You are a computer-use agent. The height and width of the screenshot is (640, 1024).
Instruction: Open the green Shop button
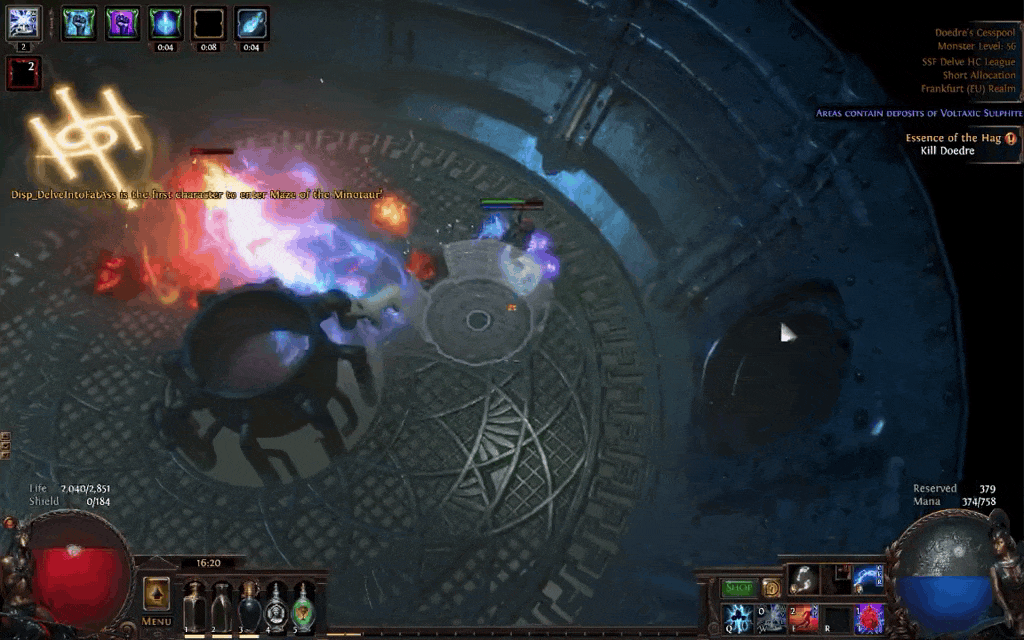click(x=739, y=589)
